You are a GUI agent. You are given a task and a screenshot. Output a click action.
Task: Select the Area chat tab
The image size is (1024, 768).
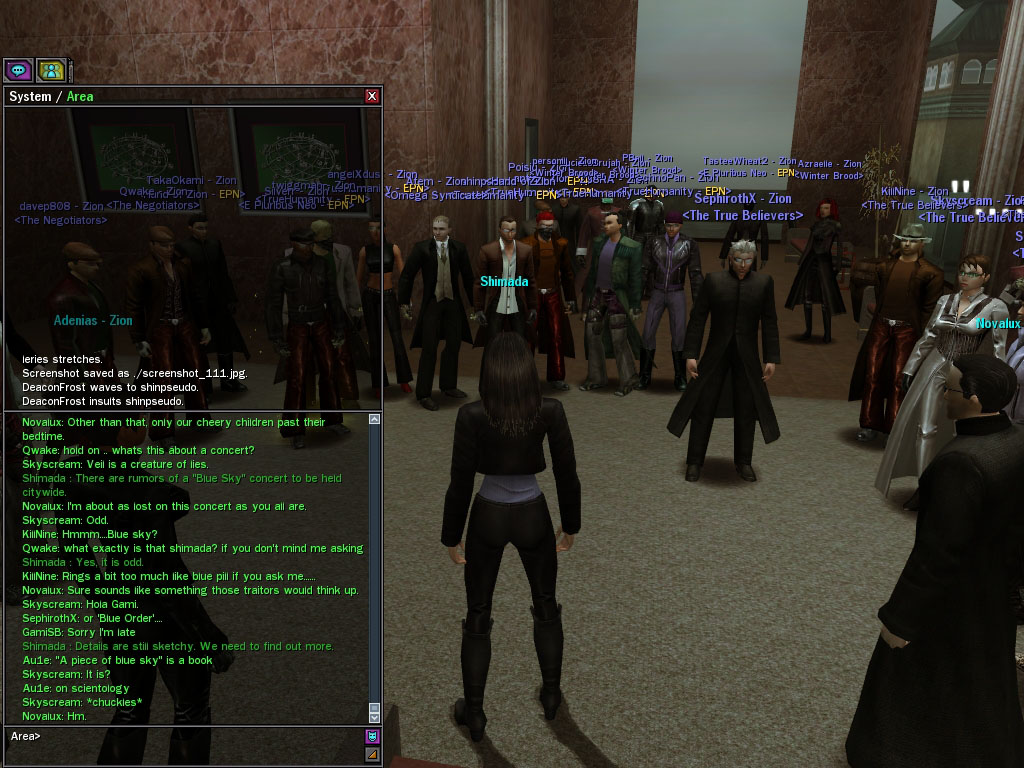pyautogui.click(x=80, y=96)
